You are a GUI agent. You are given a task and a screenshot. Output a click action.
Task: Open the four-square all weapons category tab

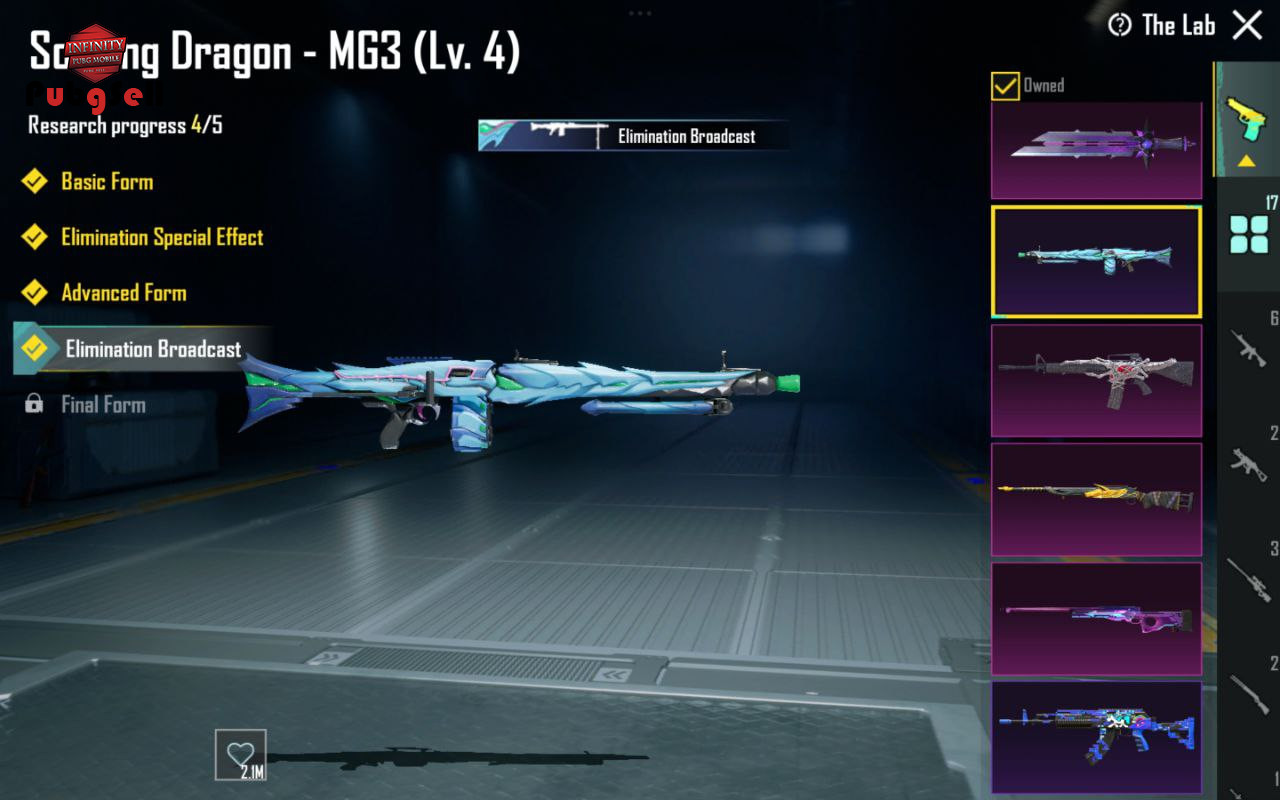click(1249, 234)
